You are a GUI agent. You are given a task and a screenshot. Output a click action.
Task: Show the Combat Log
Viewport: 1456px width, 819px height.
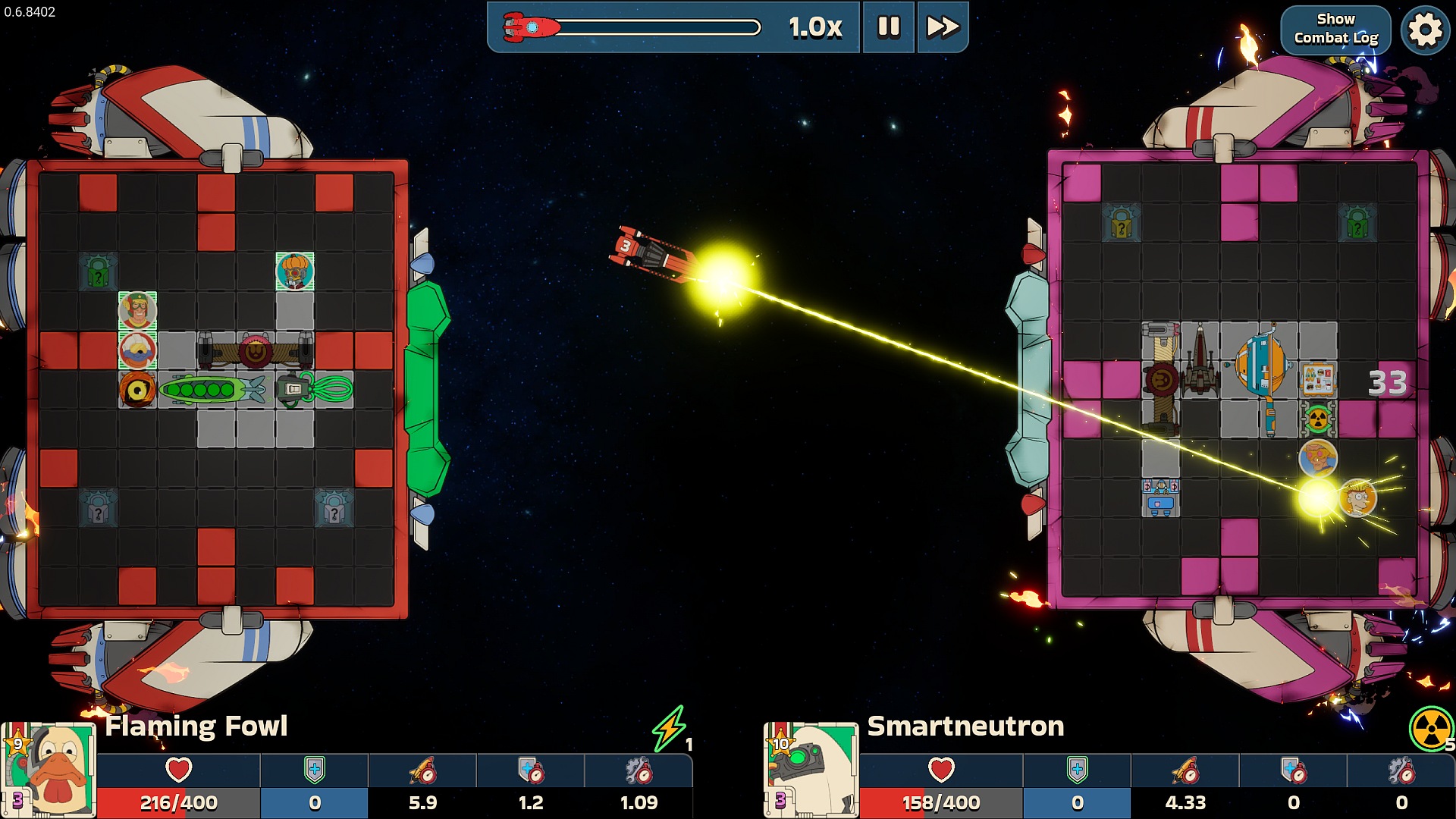1335,29
